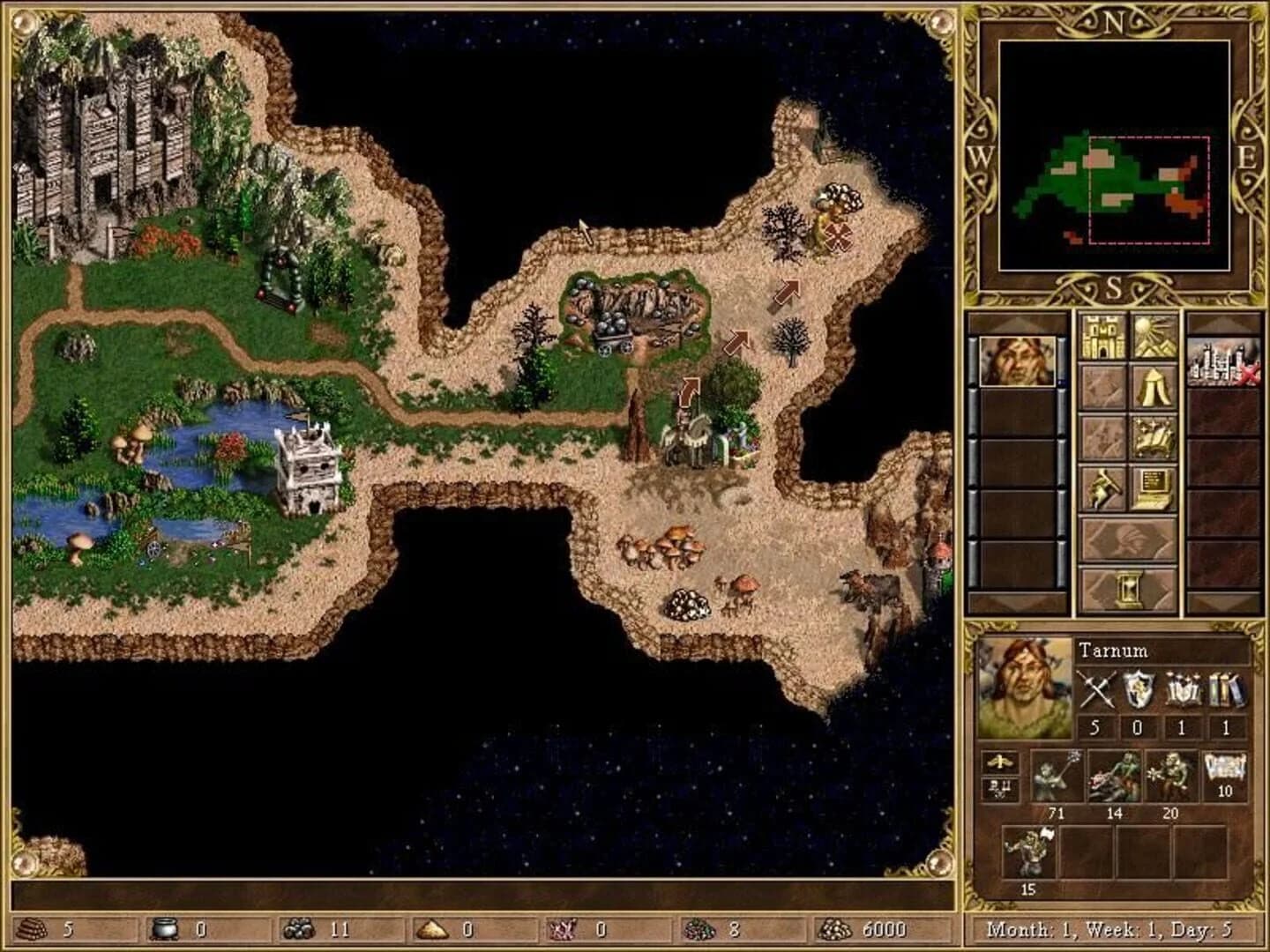Viewport: 1270px width, 952px height.
Task: Select the Goblin stack of 71
Action: tap(1057, 776)
